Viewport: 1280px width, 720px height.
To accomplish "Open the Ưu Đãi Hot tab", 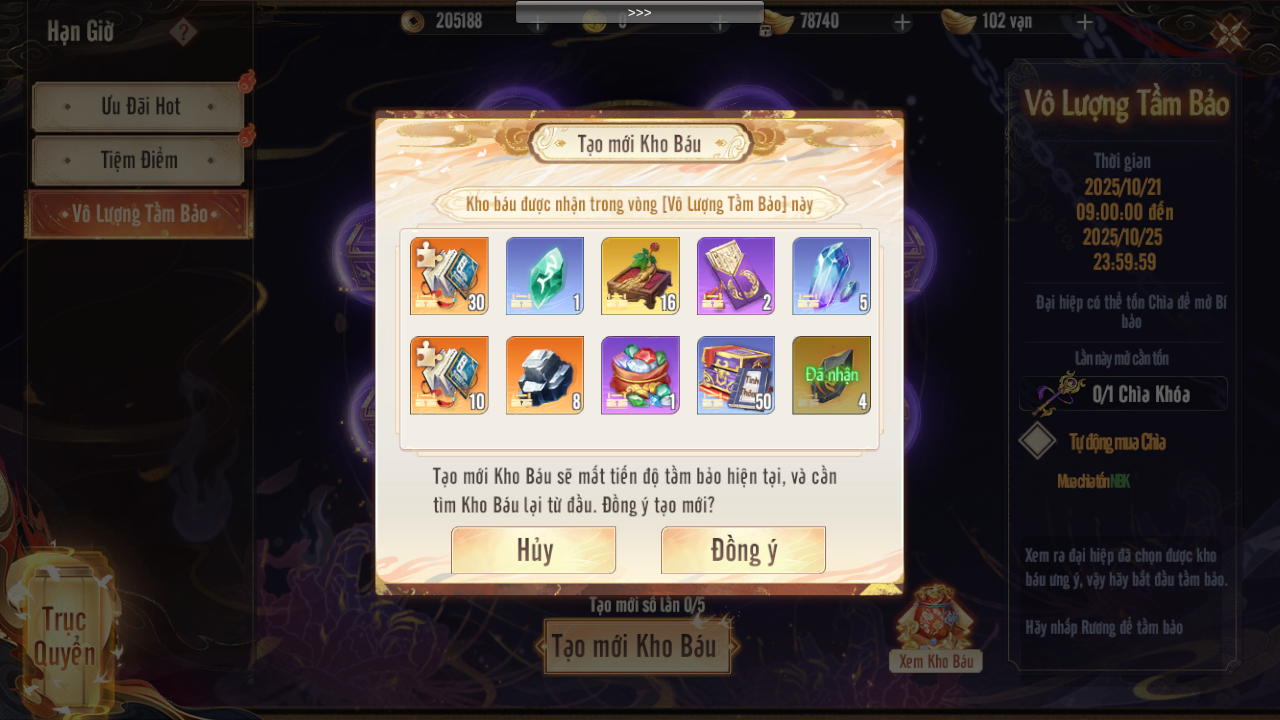I will (139, 107).
